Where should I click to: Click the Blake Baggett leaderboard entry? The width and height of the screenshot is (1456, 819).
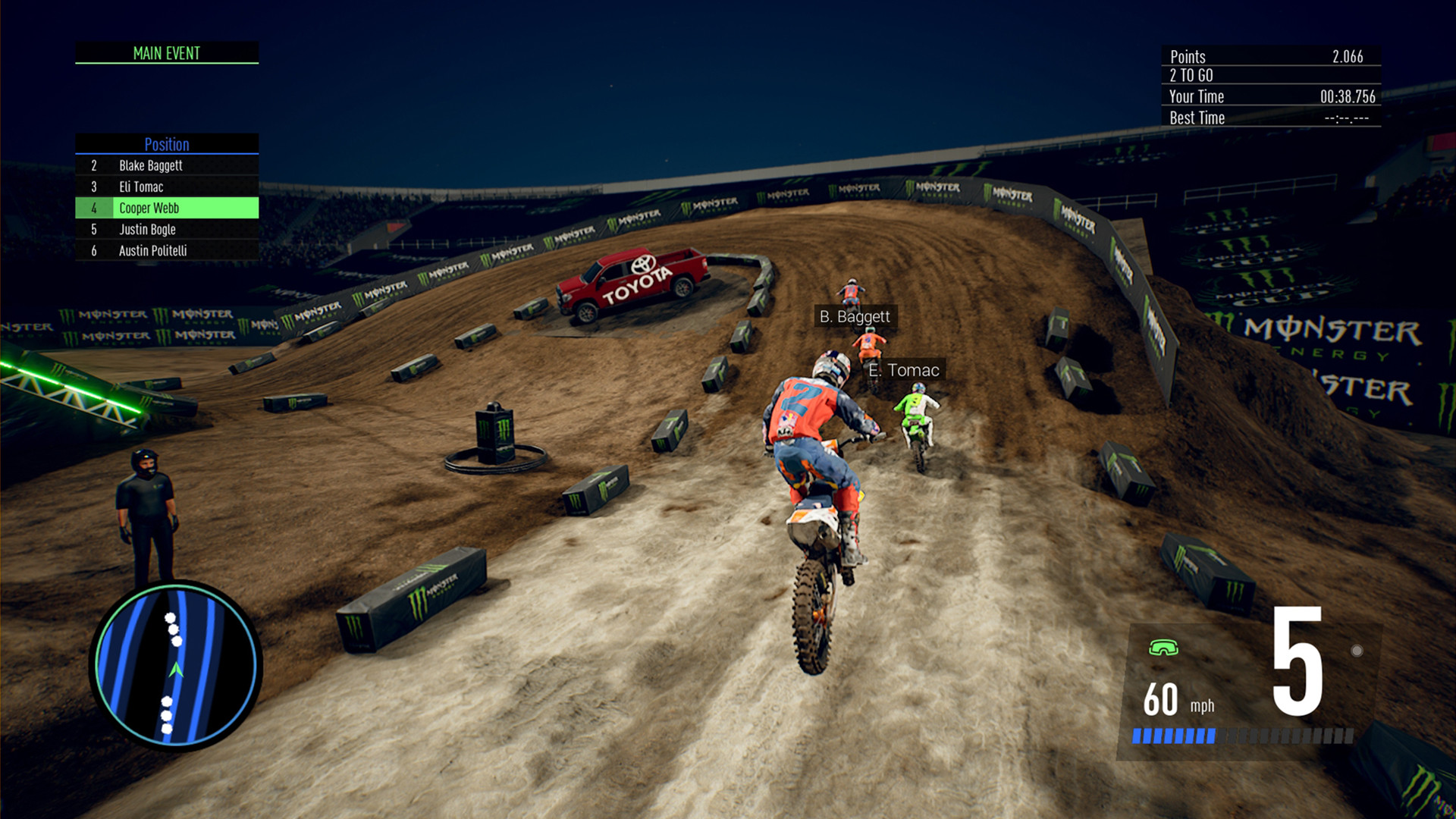pyautogui.click(x=167, y=165)
